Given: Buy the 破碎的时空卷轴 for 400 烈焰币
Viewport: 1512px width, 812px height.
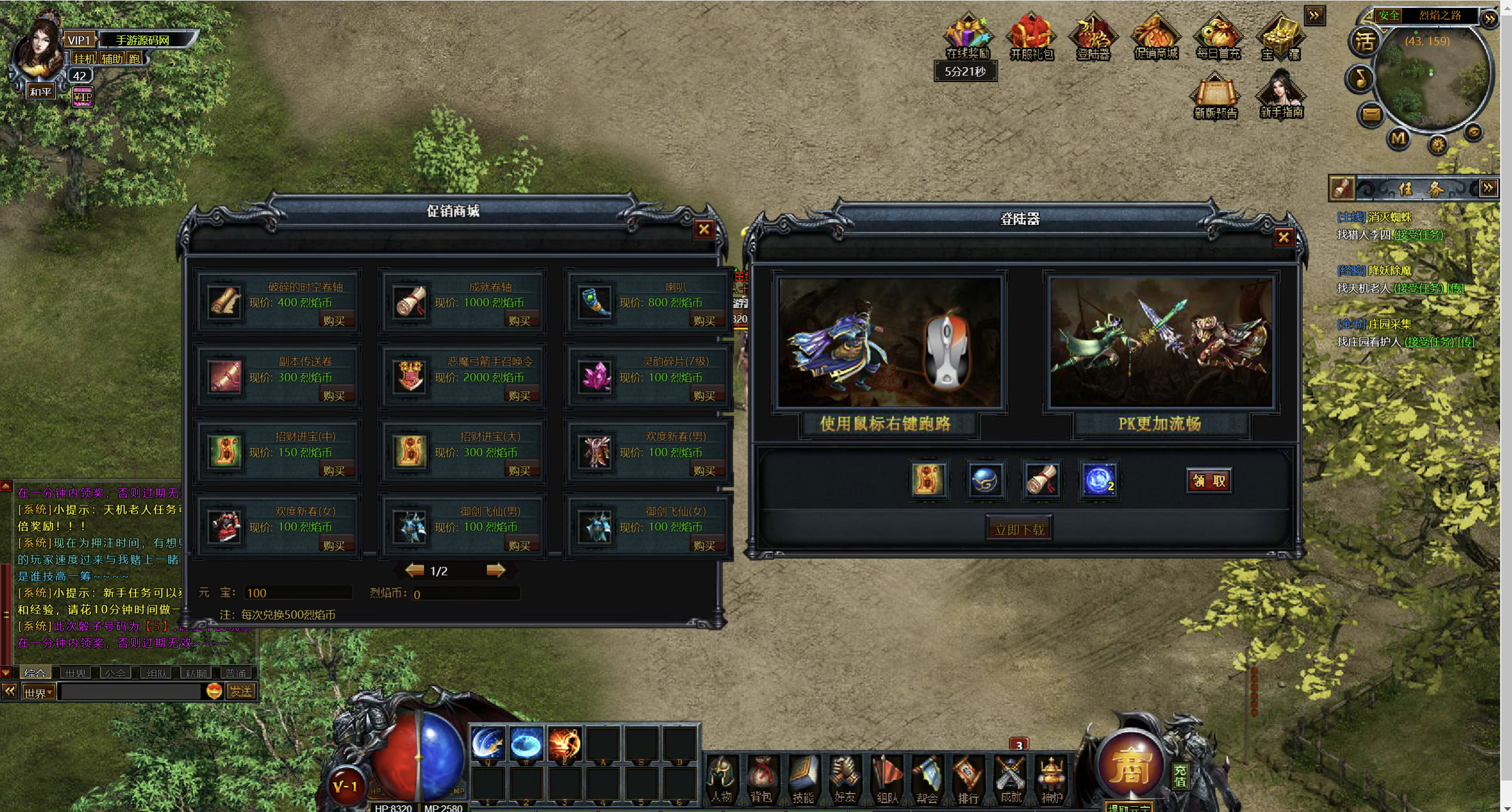Looking at the screenshot, I should [x=334, y=320].
